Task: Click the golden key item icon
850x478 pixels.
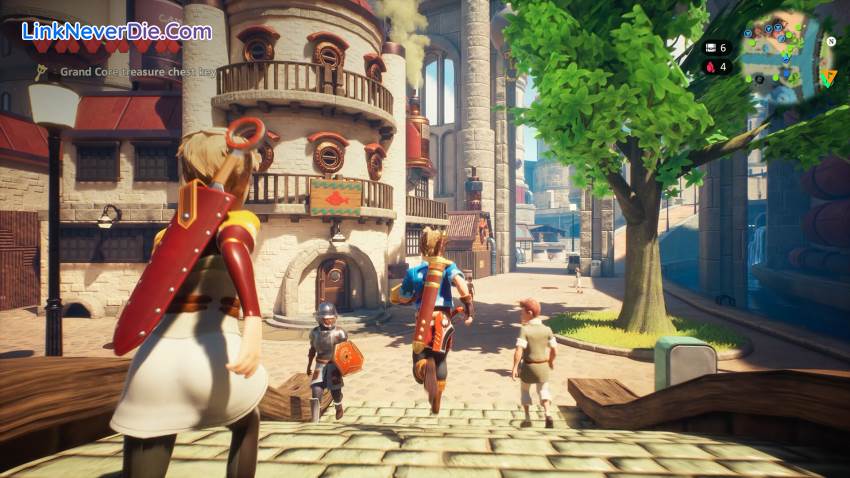Action: pyautogui.click(x=41, y=72)
